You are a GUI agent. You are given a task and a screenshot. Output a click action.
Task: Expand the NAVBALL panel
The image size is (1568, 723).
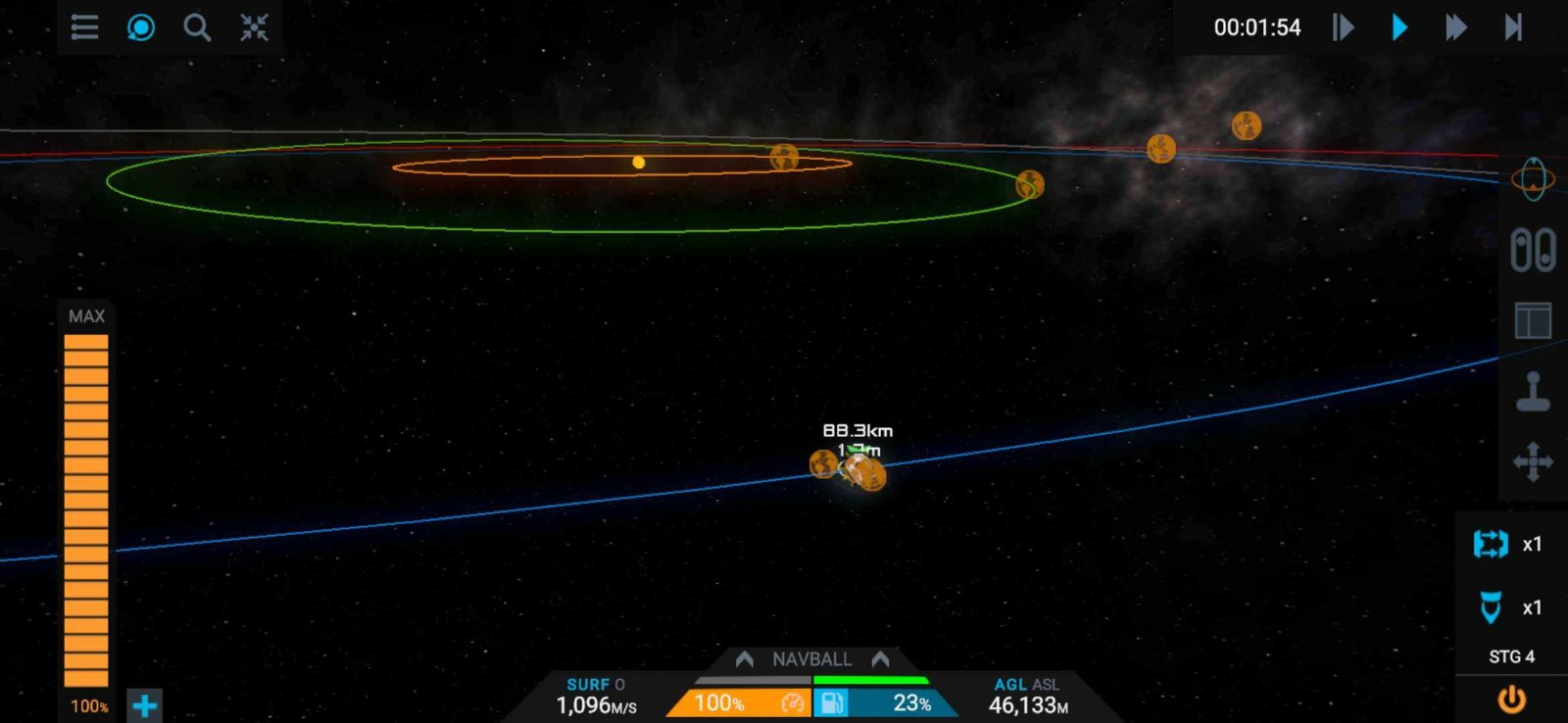click(x=811, y=659)
